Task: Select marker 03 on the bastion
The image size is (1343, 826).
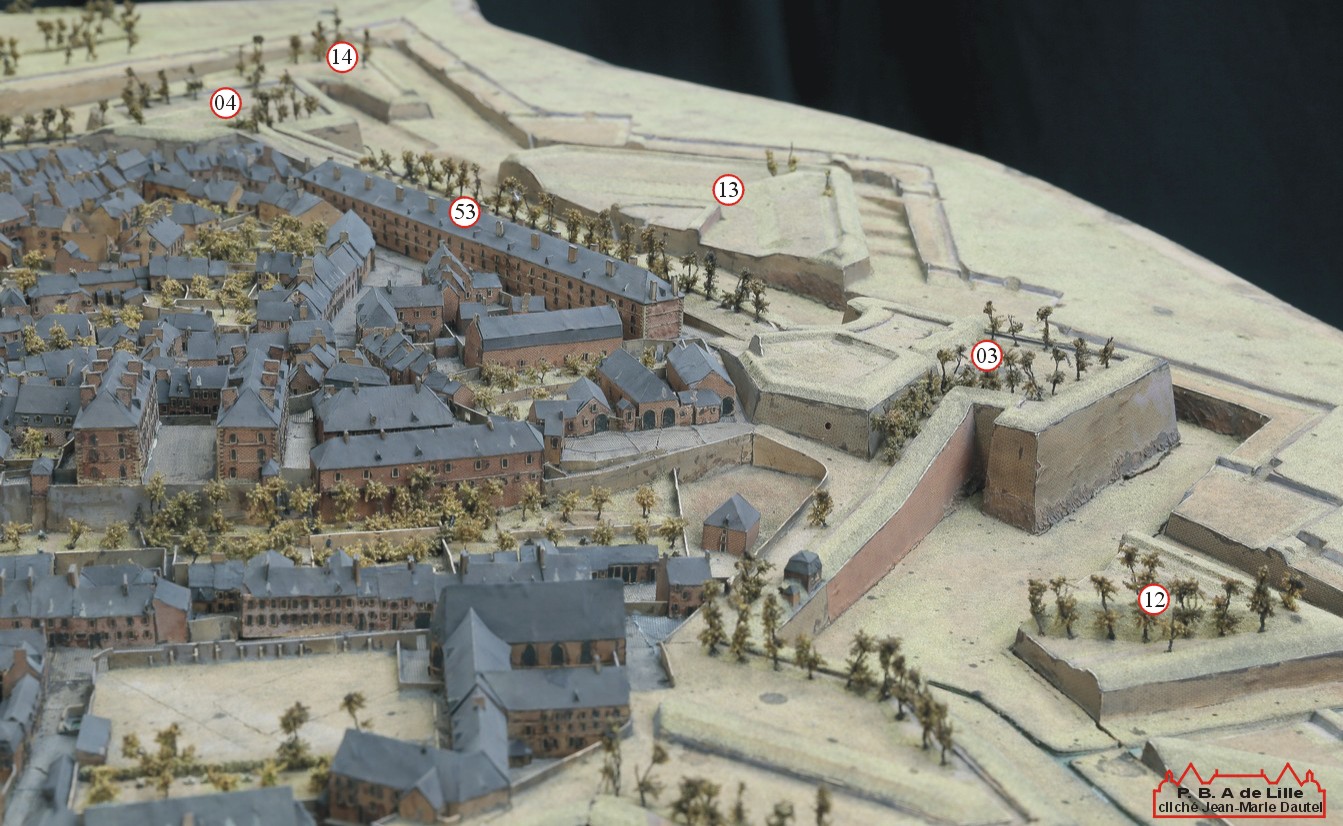Action: (x=987, y=355)
